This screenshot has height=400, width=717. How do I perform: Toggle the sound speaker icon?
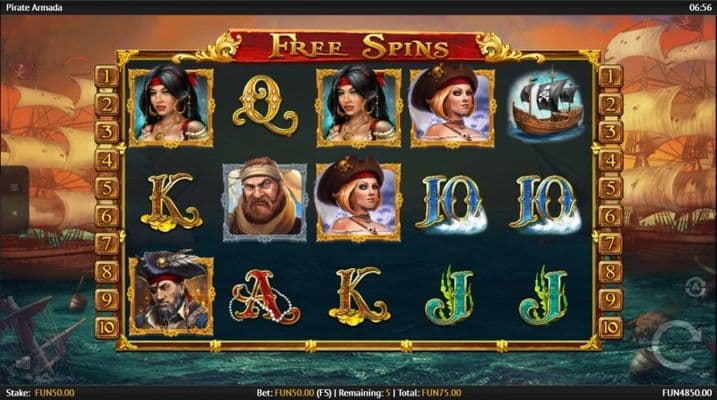click(14, 212)
